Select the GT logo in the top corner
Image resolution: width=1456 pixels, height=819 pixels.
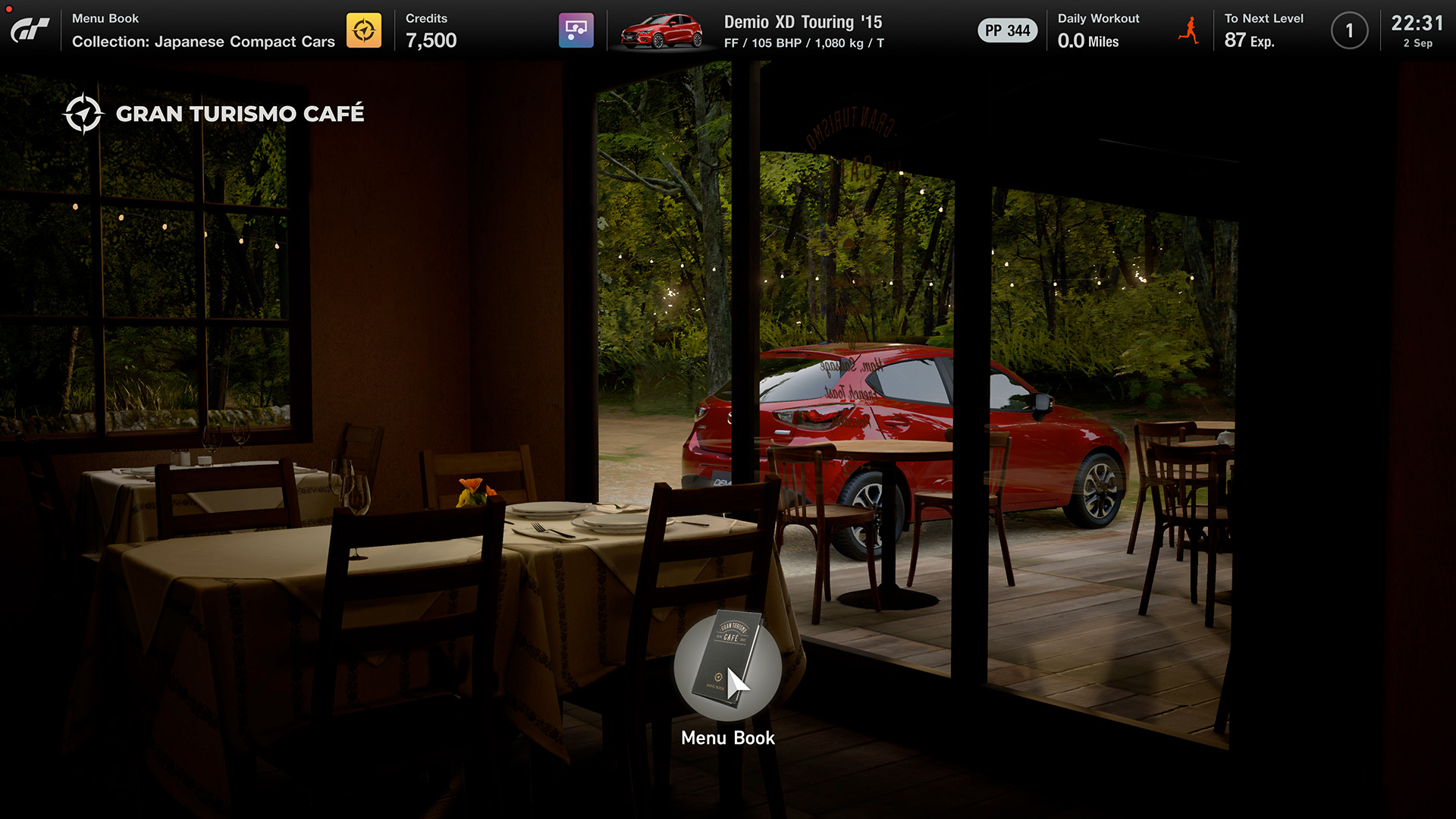coord(30,30)
